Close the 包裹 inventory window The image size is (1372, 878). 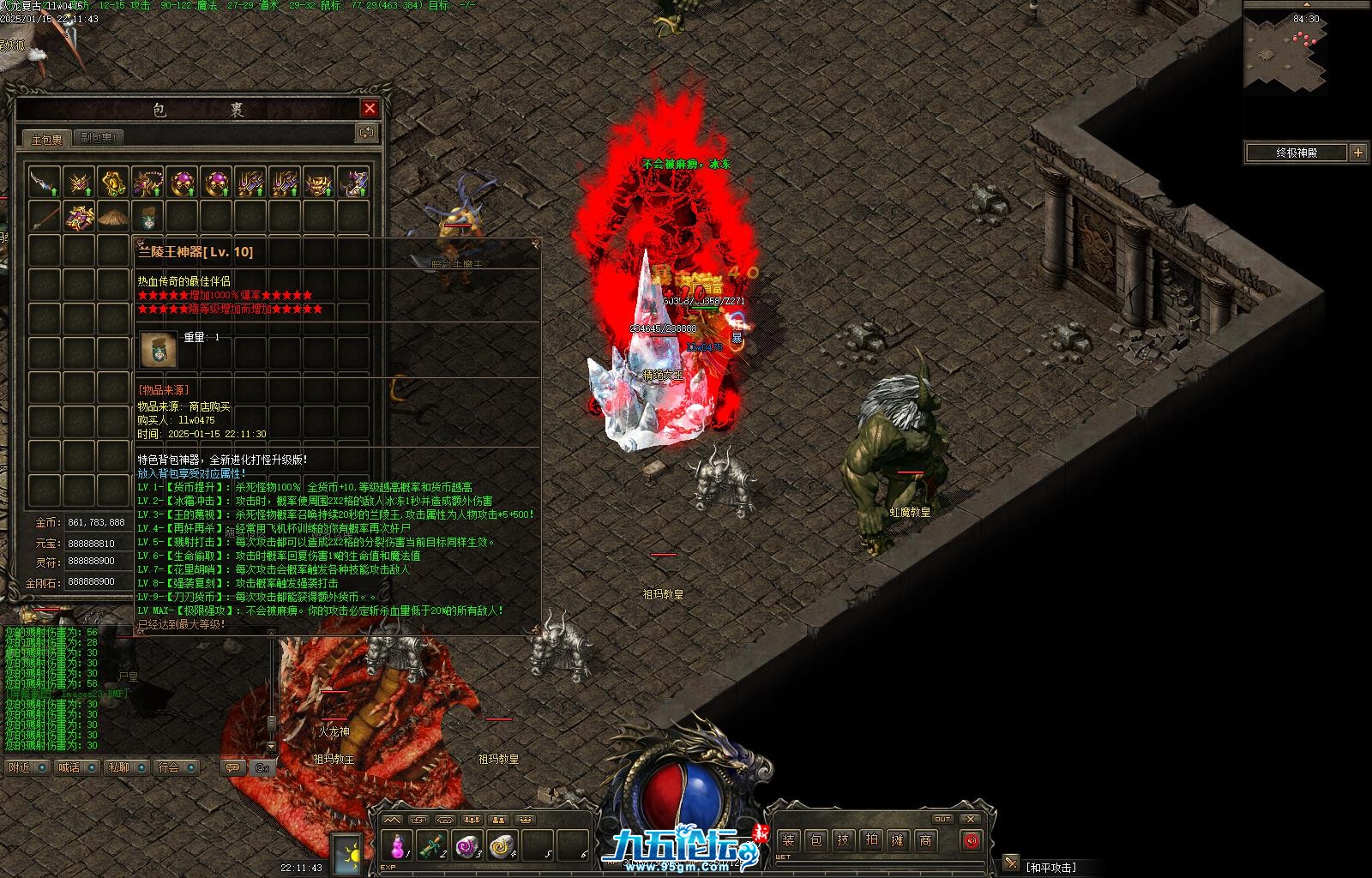pos(370,108)
